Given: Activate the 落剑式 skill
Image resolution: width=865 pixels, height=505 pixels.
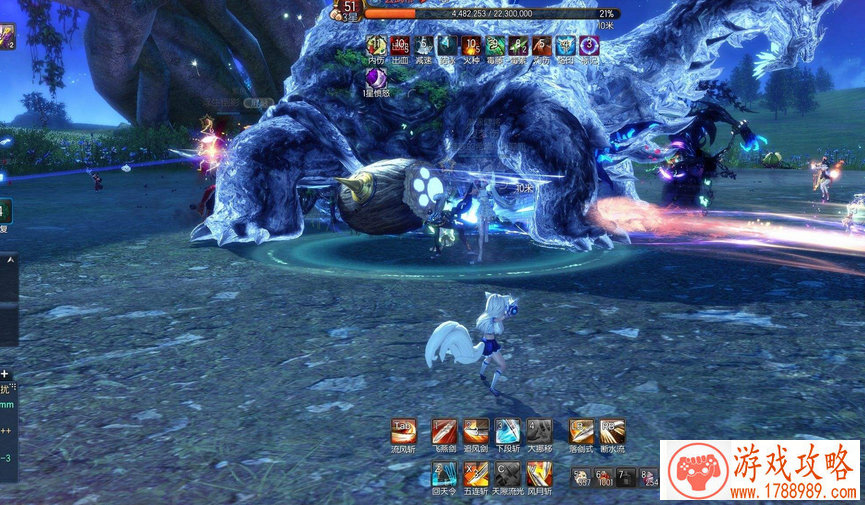Looking at the screenshot, I should click(581, 431).
